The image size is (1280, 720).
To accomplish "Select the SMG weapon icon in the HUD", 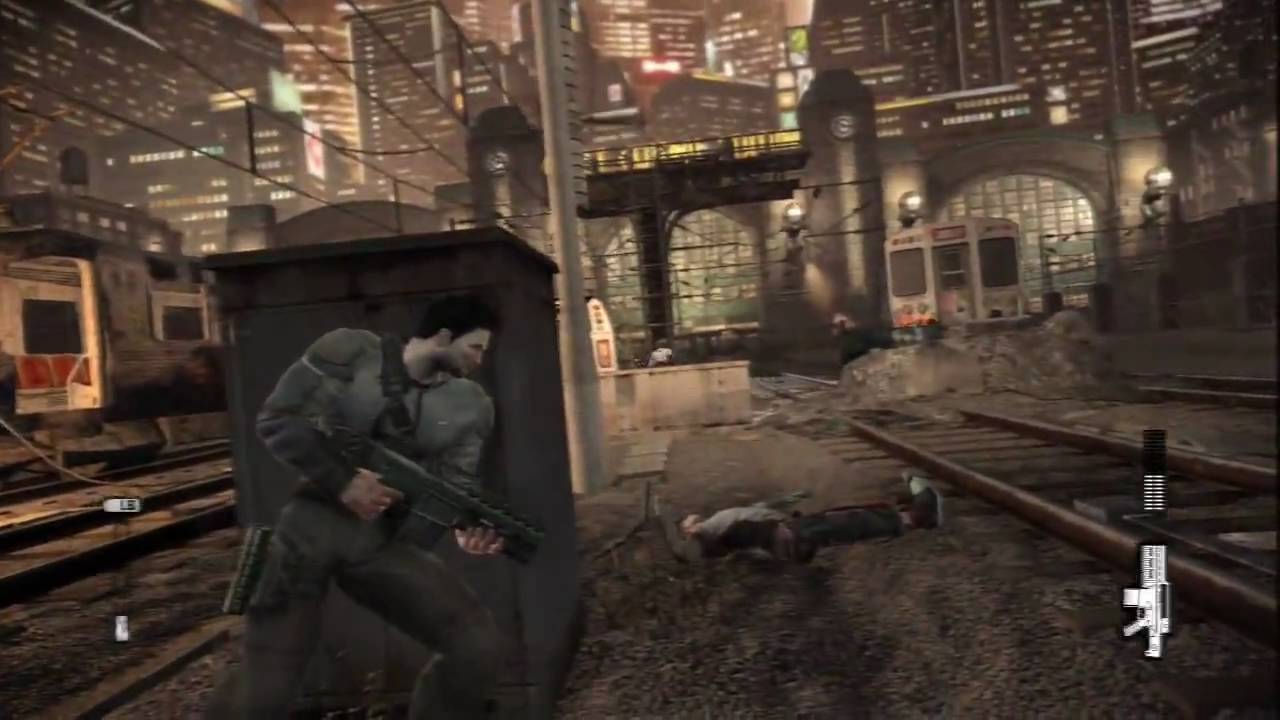I will pos(1148,600).
